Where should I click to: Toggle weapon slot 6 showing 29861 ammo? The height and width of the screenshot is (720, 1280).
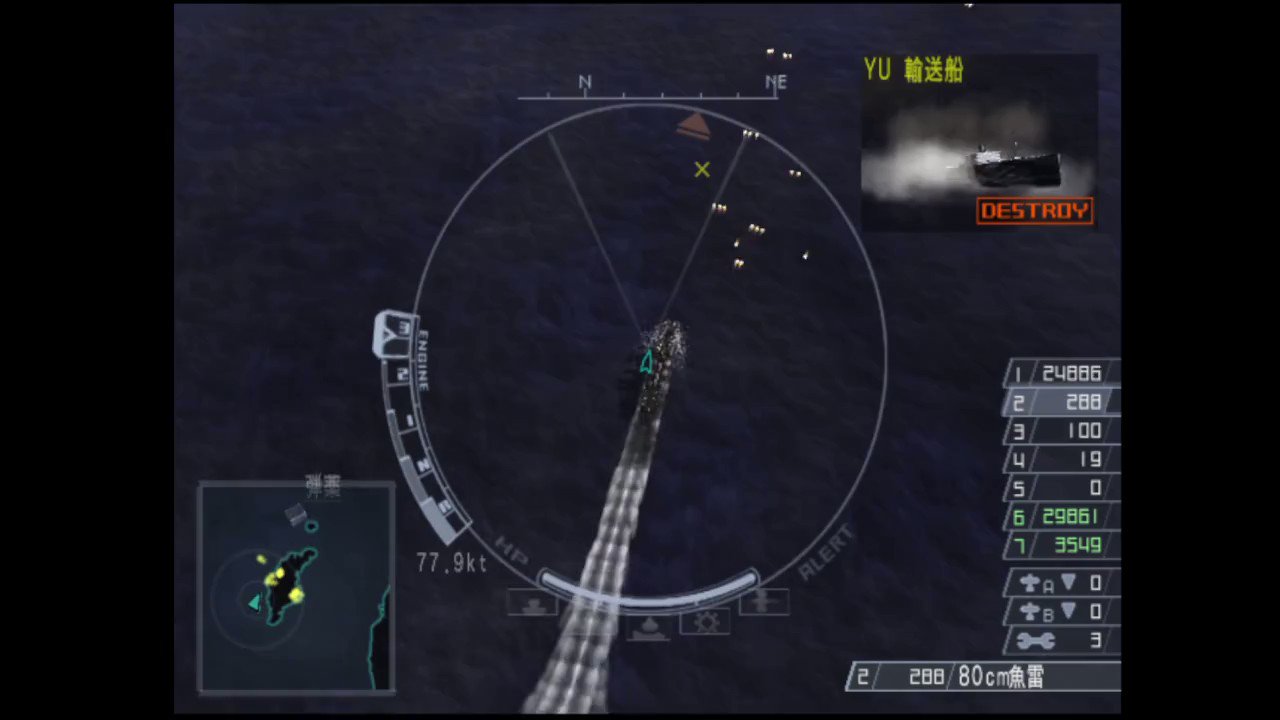coord(1060,517)
